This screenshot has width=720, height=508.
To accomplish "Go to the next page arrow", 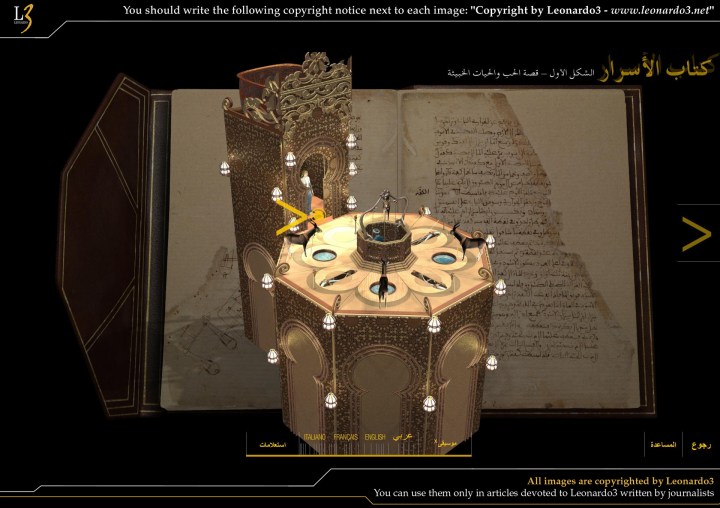I will coord(696,234).
